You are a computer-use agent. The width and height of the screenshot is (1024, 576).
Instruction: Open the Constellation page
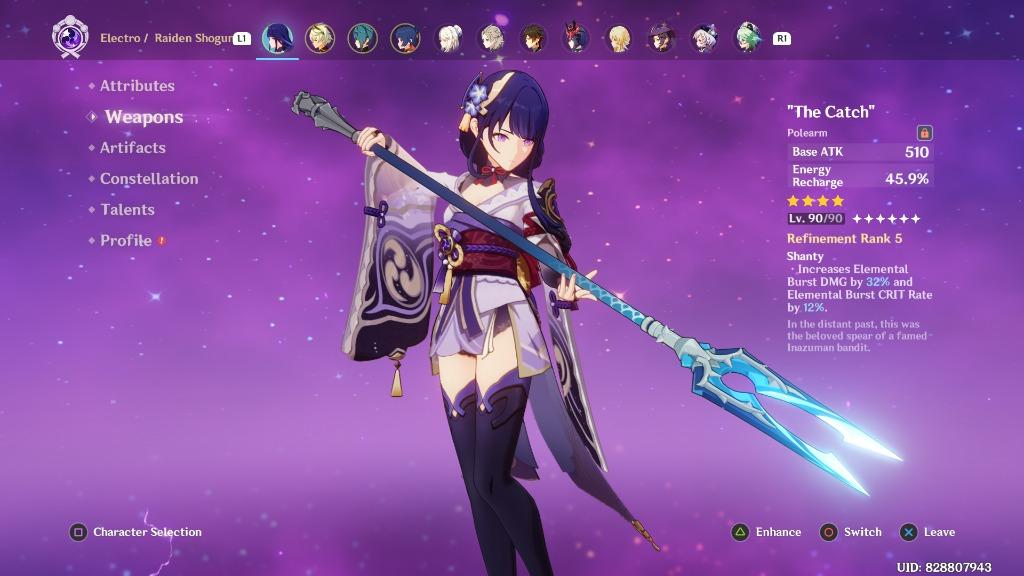pos(148,179)
